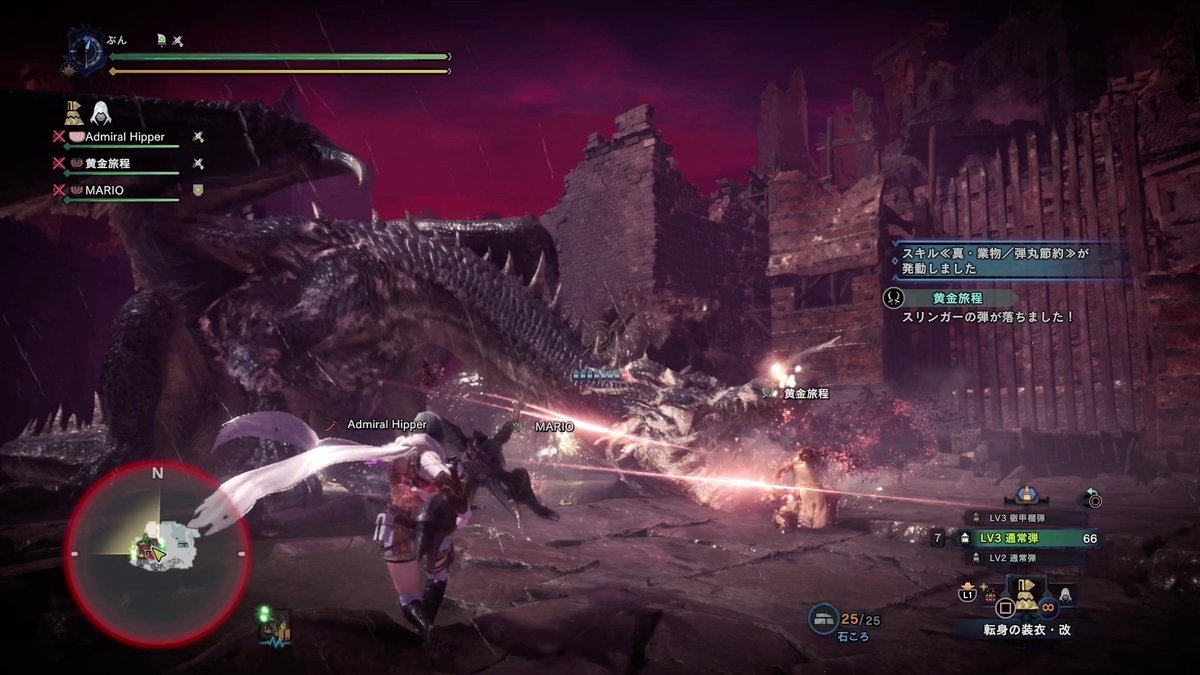
Task: Click the ammo type icon above the ammo list
Action: coord(1024,495)
